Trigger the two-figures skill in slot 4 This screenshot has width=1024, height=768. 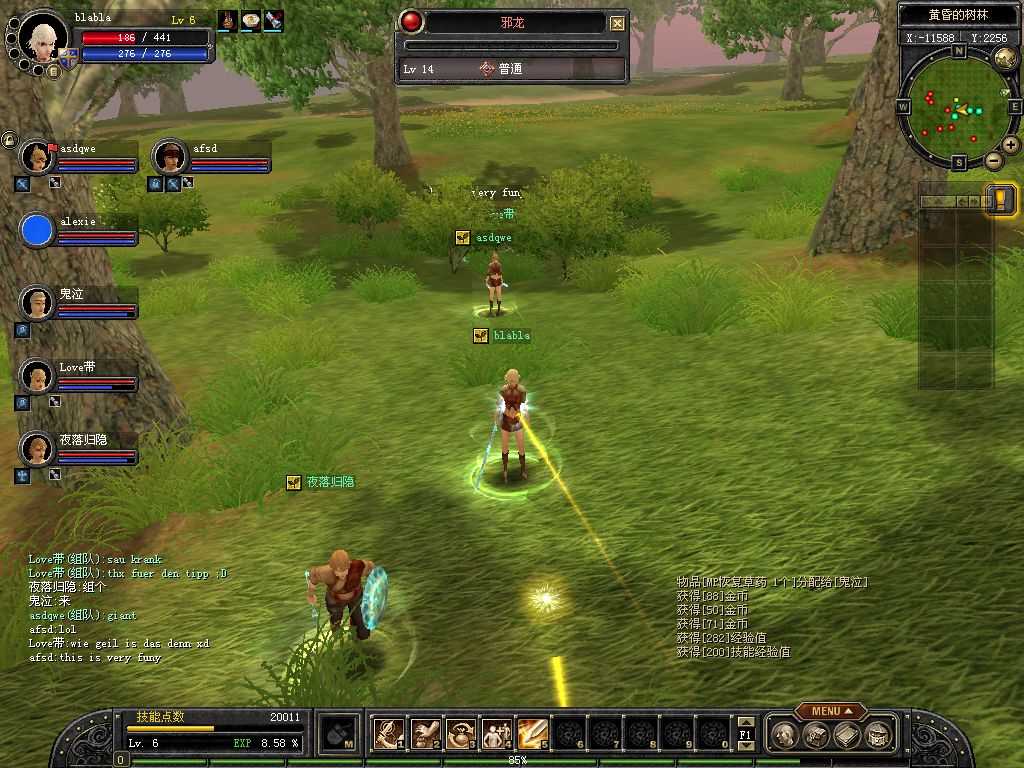(496, 734)
